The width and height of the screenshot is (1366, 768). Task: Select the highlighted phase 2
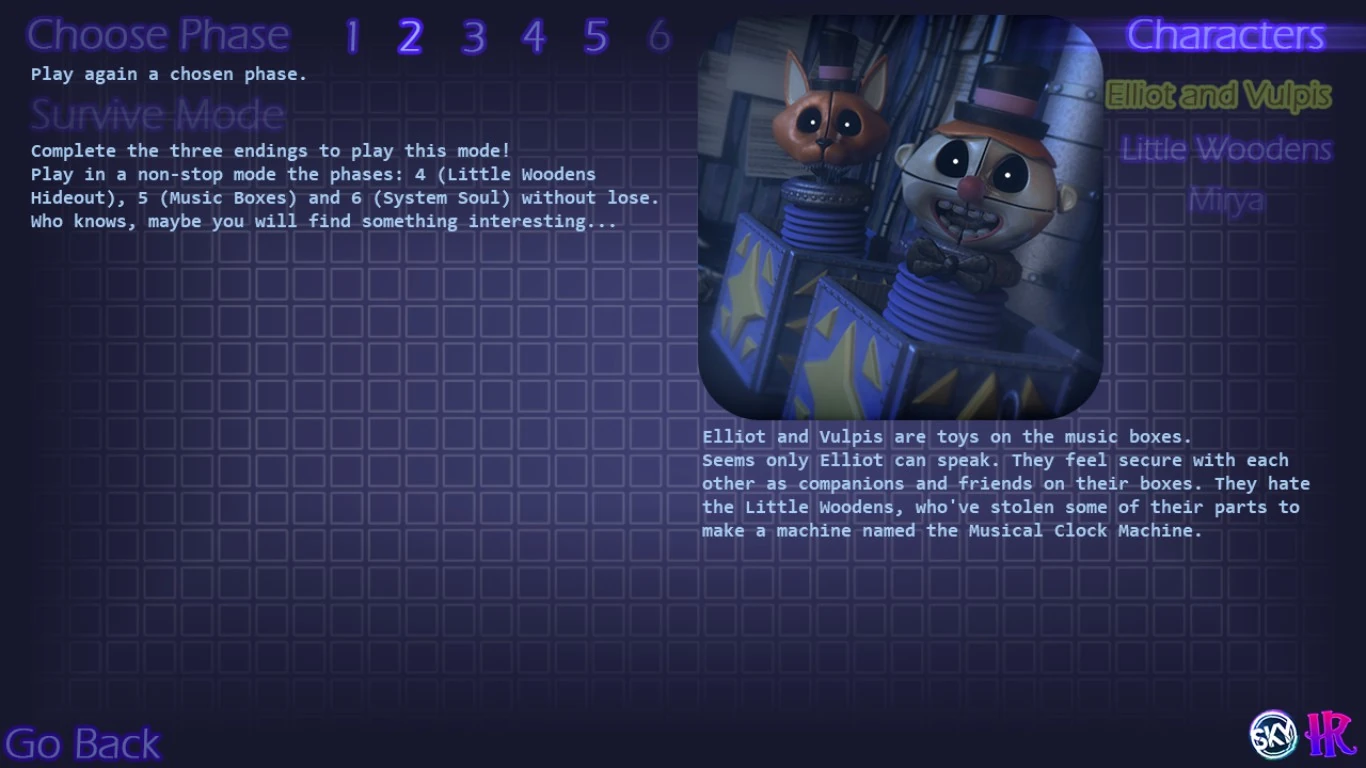click(412, 37)
